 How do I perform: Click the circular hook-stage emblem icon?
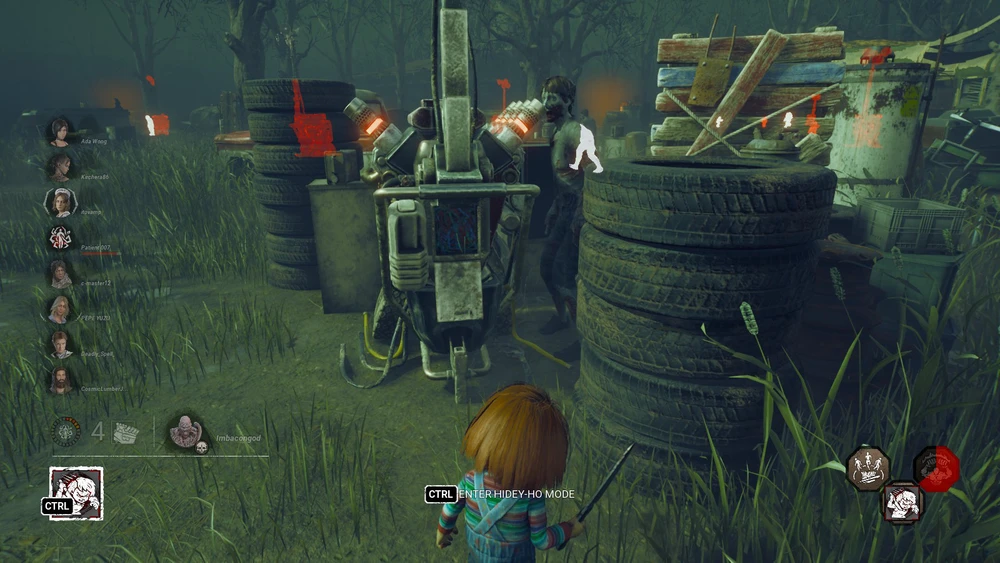pyautogui.click(x=68, y=432)
